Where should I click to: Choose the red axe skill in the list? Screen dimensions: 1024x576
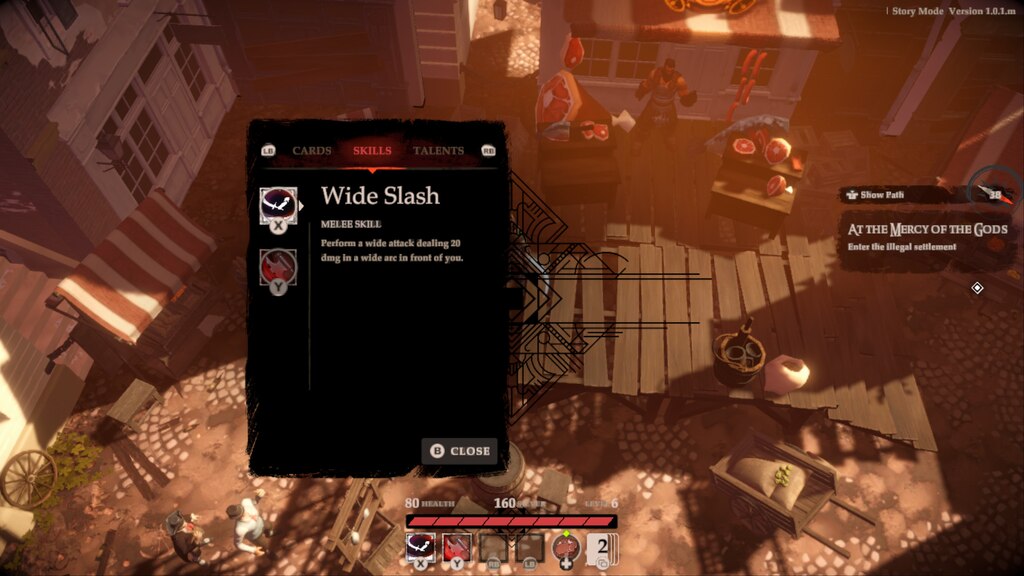coord(278,267)
